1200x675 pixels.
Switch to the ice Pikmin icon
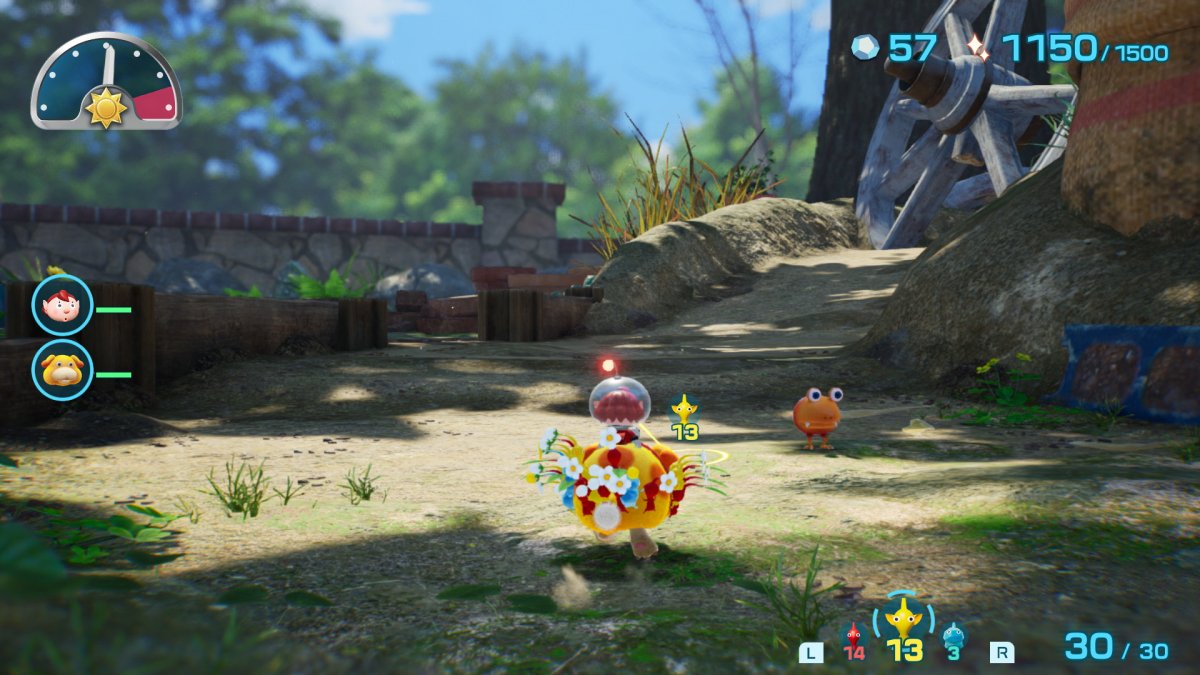click(x=954, y=636)
